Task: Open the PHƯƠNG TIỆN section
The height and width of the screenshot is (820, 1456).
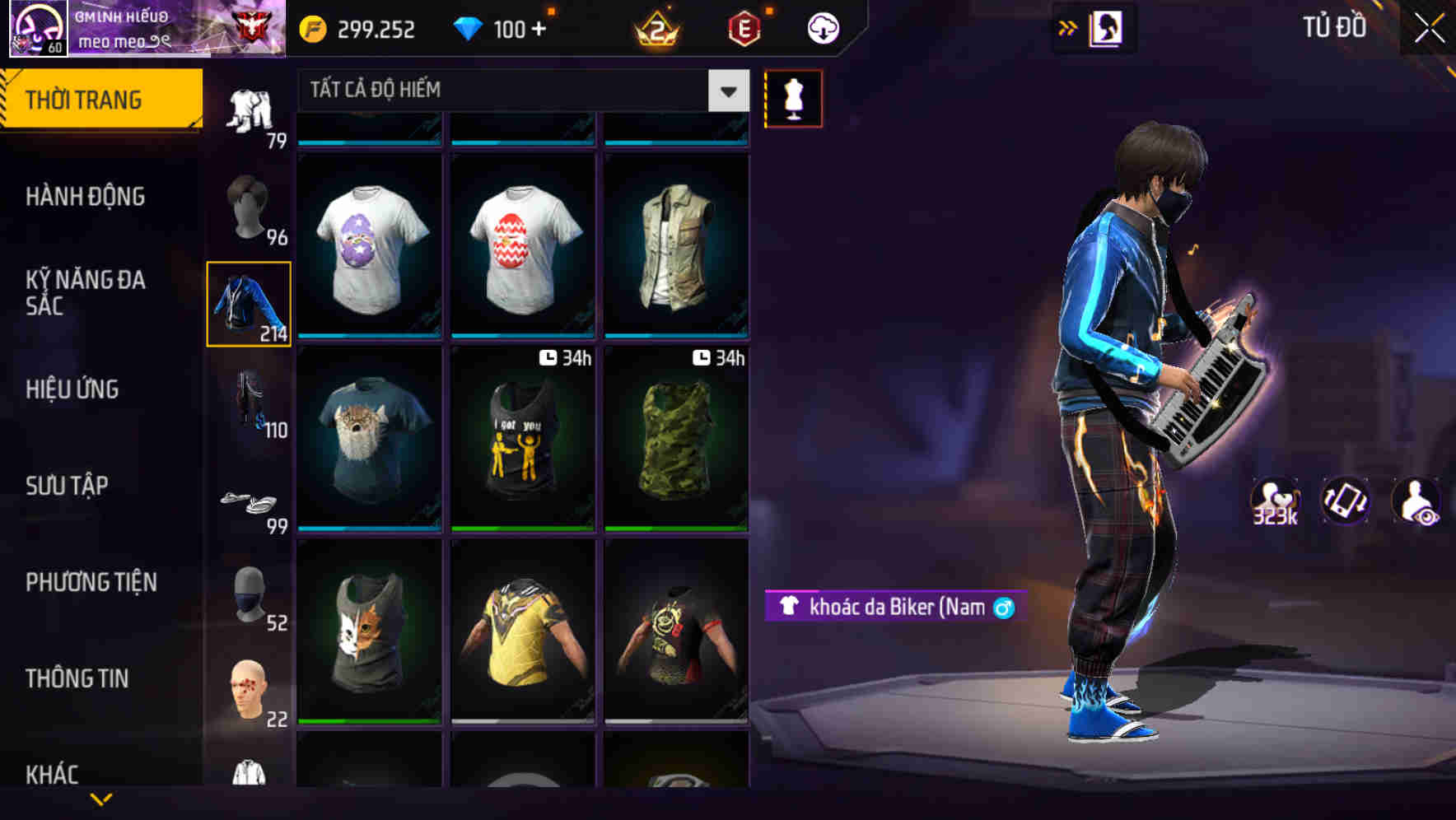Action: coord(91,581)
